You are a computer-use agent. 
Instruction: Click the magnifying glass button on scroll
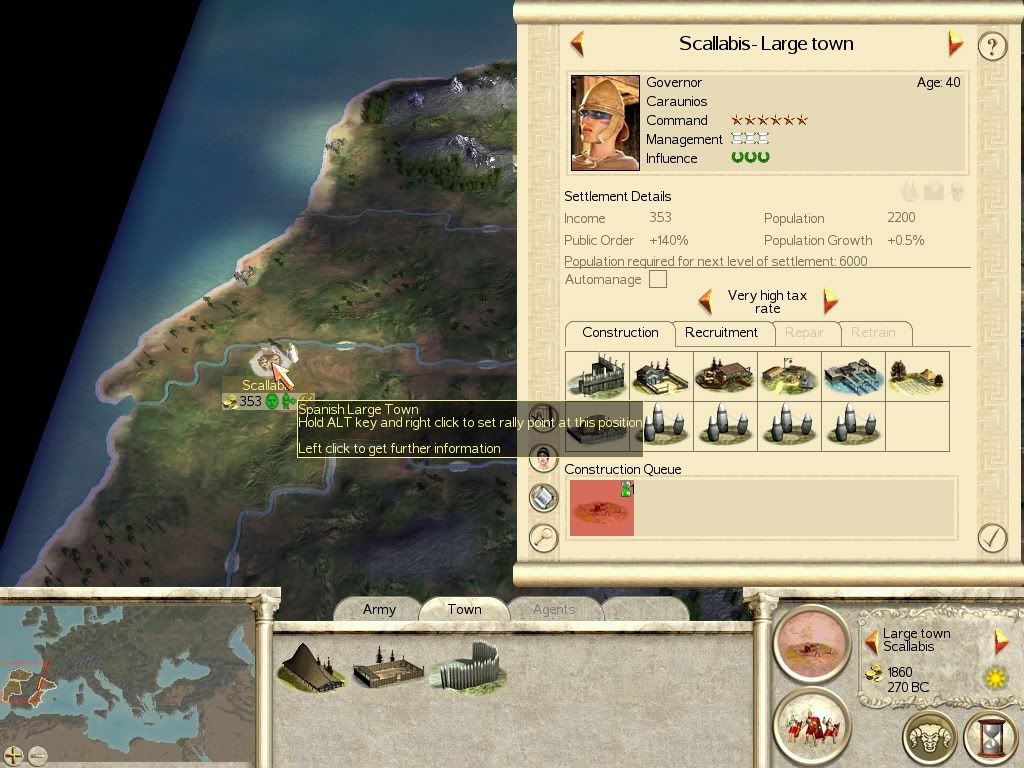pos(543,538)
